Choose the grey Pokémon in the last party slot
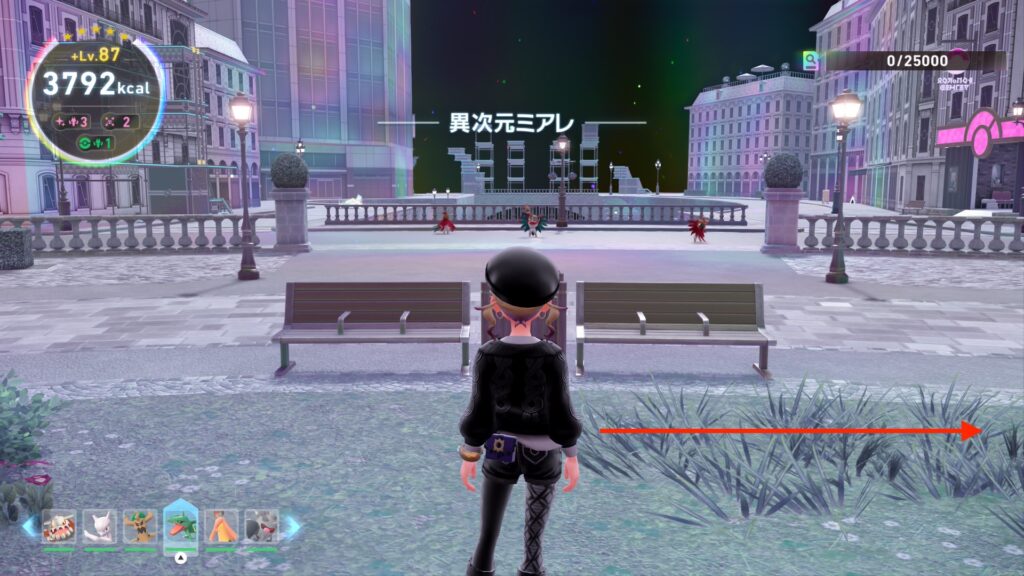This screenshot has width=1024, height=576. tap(261, 525)
